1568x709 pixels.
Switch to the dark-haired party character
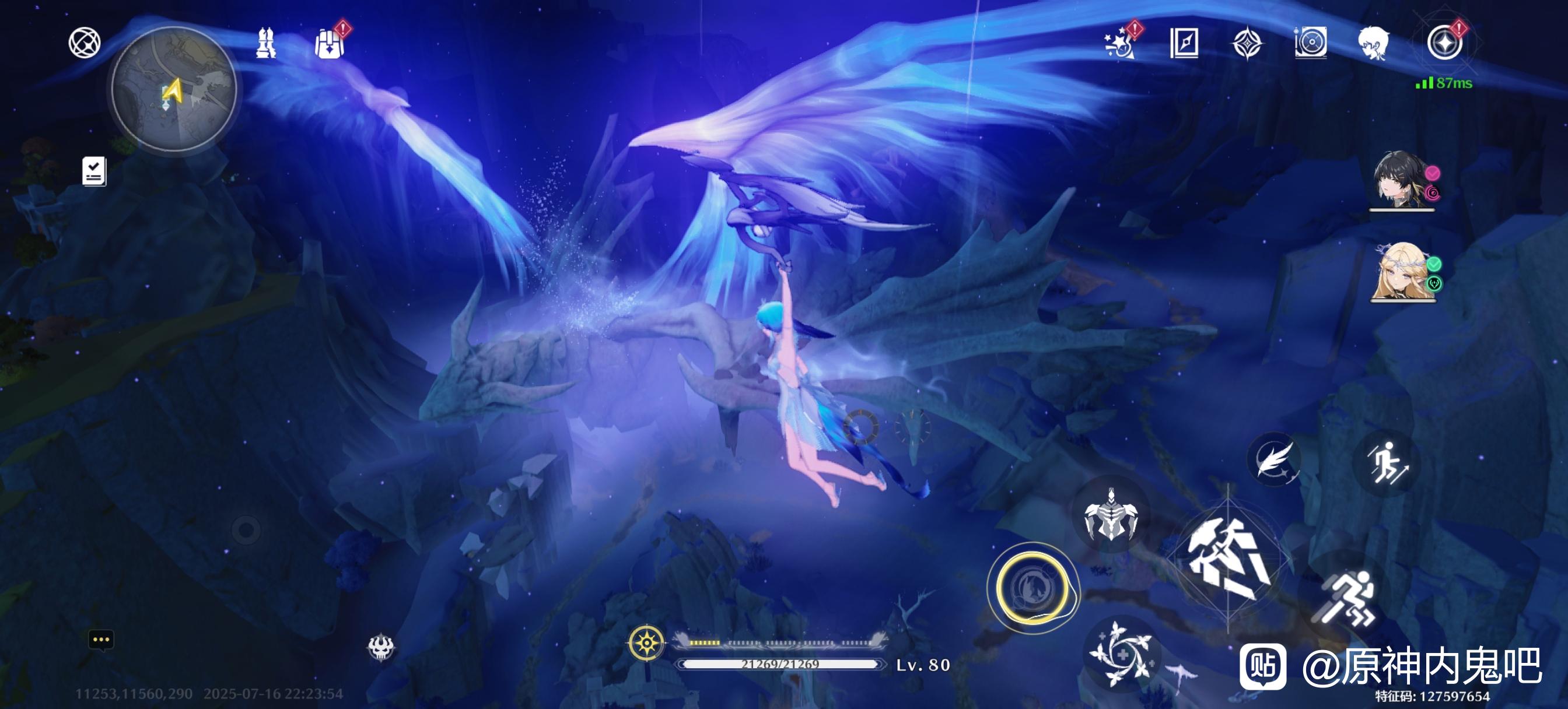pyautogui.click(x=1401, y=180)
